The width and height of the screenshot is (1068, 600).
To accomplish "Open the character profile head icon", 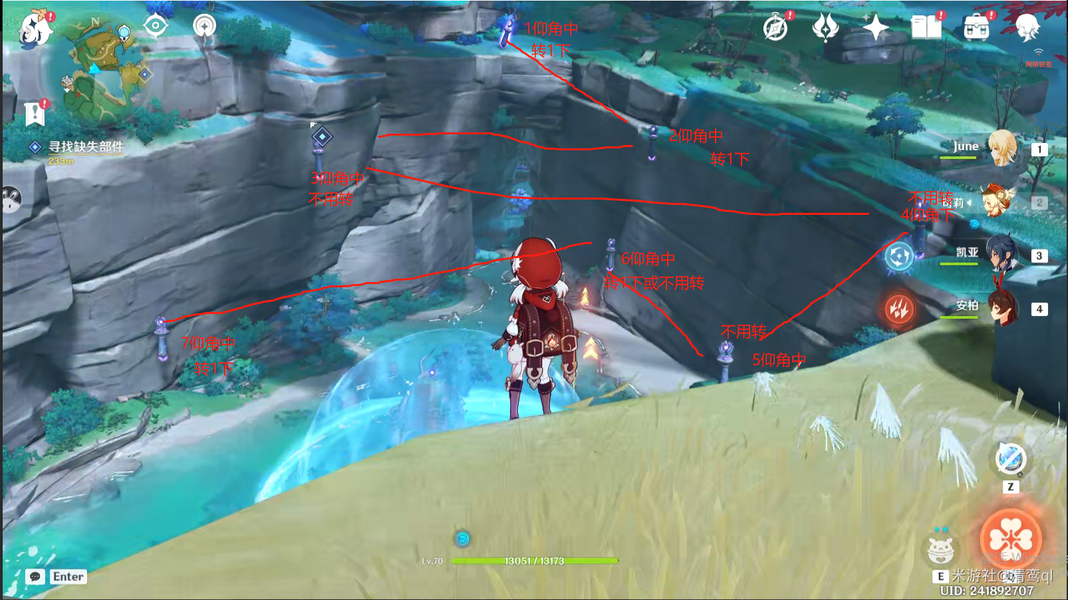I will (1028, 28).
